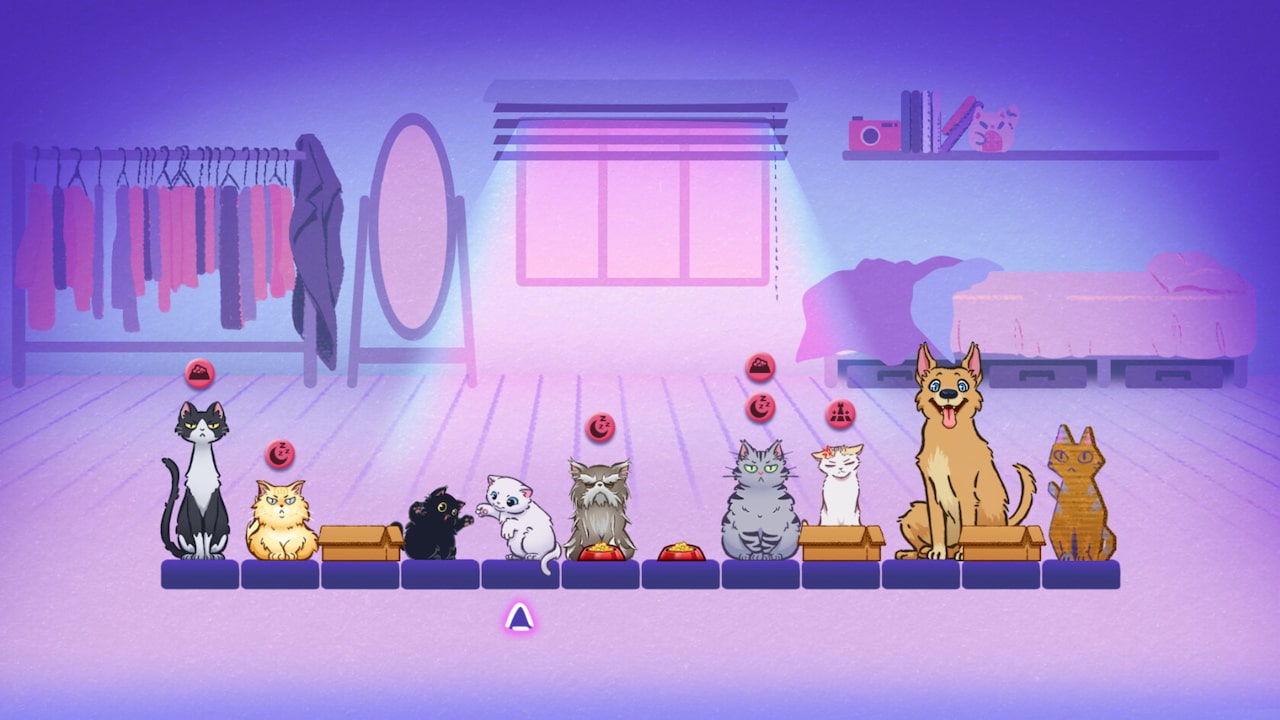Click the food bubble above the gray tabby cat

(760, 366)
